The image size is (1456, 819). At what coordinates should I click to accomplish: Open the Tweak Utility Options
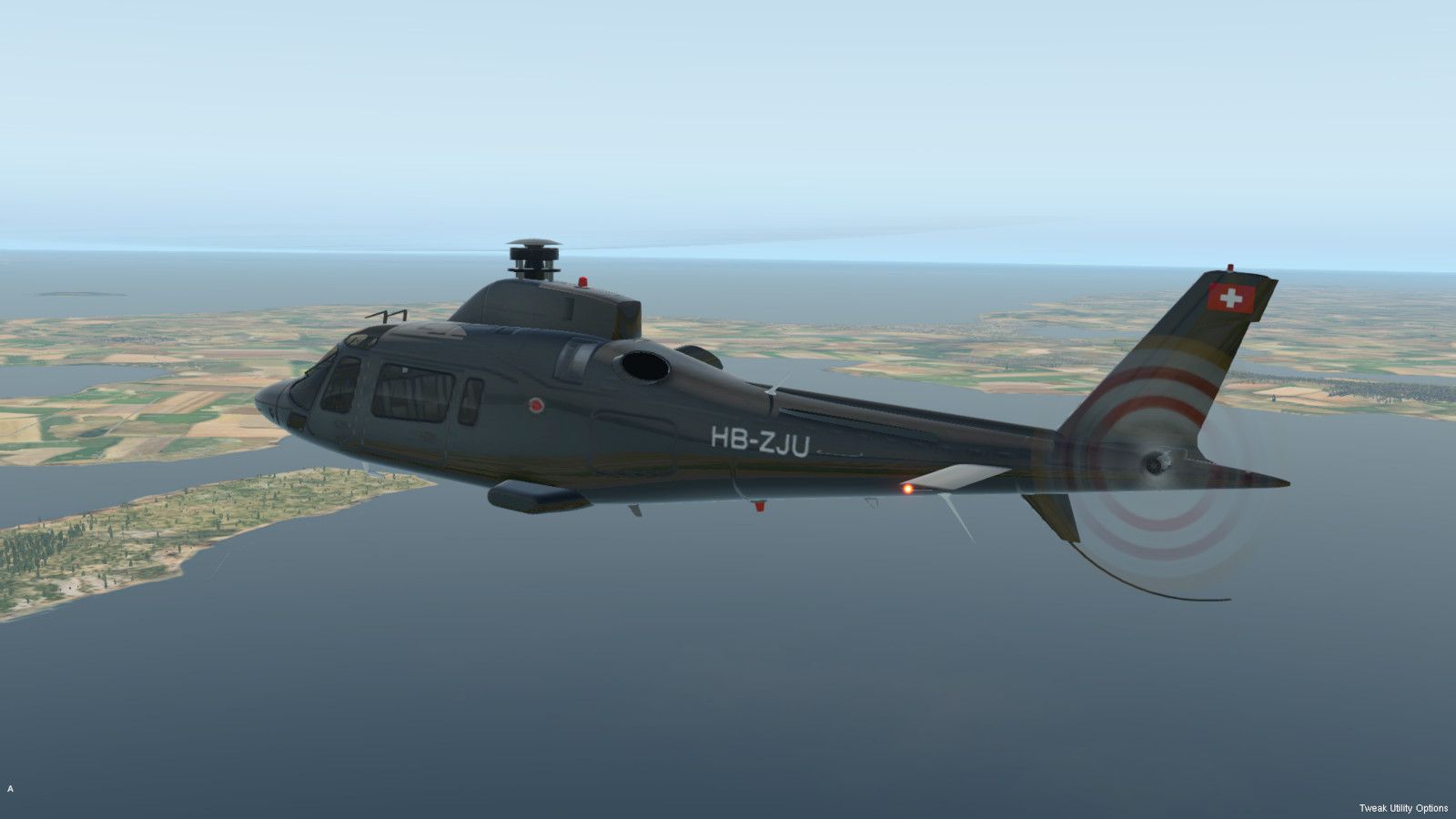[x=1402, y=808]
